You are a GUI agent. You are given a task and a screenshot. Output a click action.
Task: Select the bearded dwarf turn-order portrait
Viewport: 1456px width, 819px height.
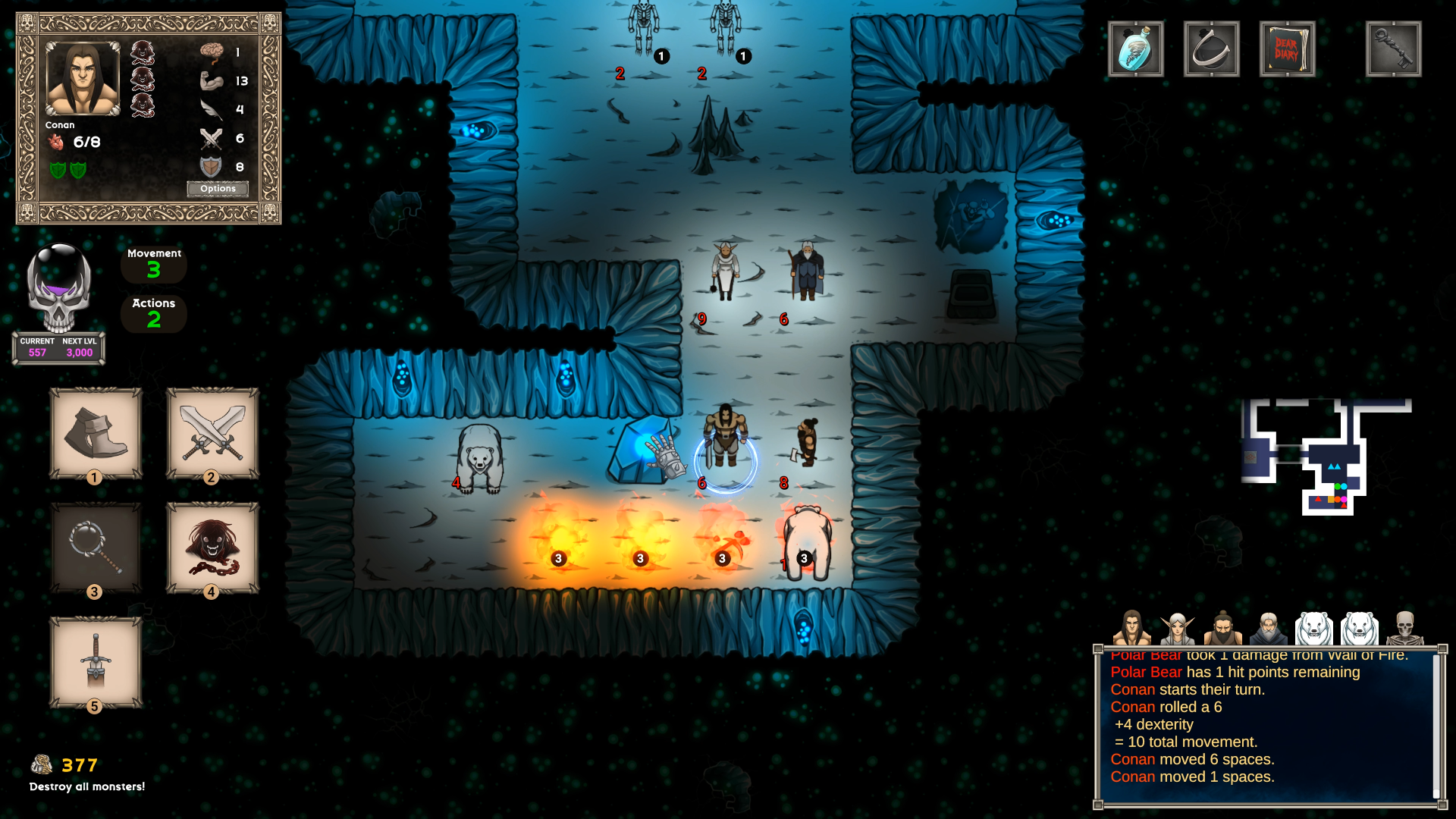point(1222,629)
